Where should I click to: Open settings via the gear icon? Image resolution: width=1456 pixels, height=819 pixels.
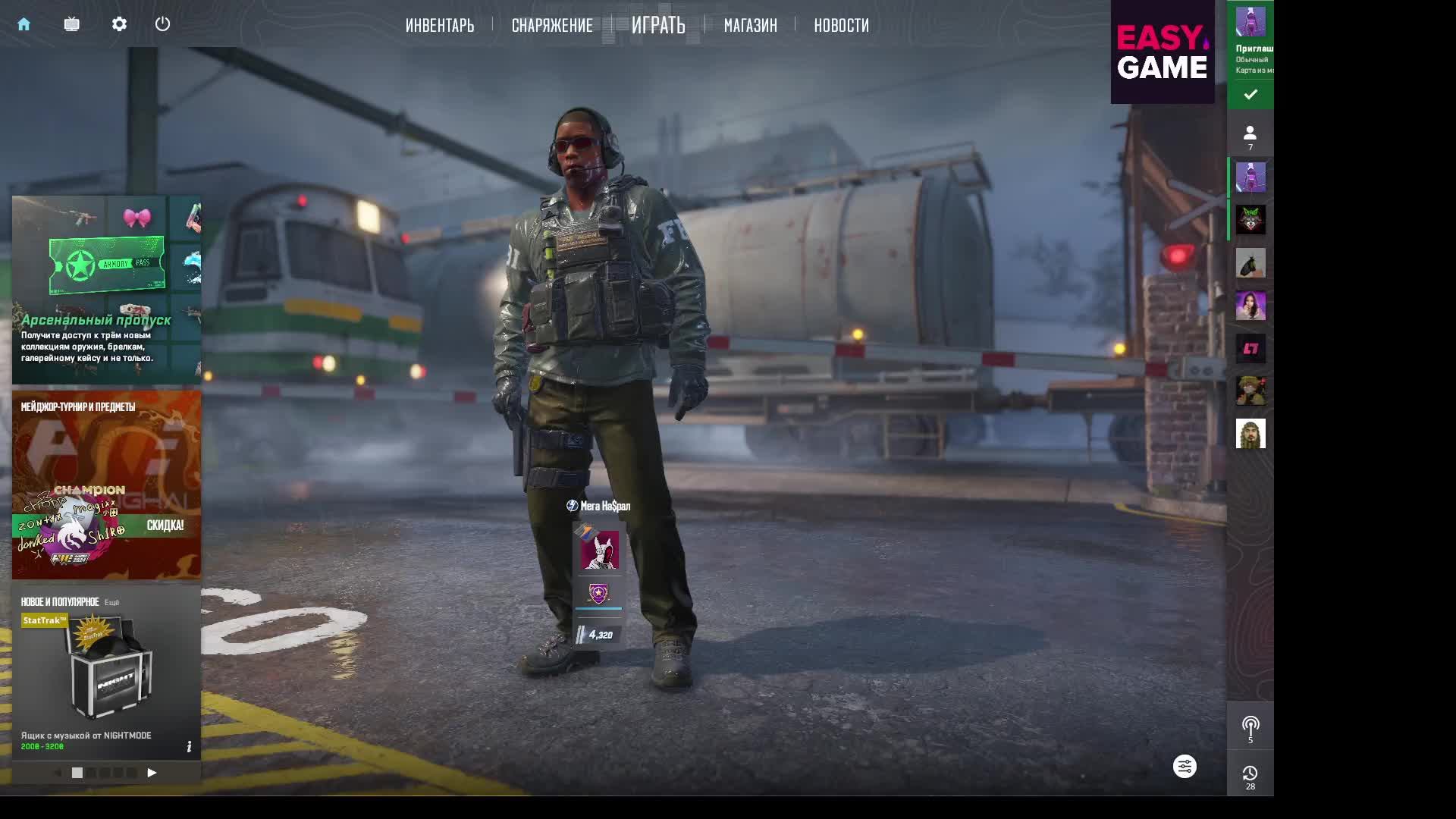(119, 24)
